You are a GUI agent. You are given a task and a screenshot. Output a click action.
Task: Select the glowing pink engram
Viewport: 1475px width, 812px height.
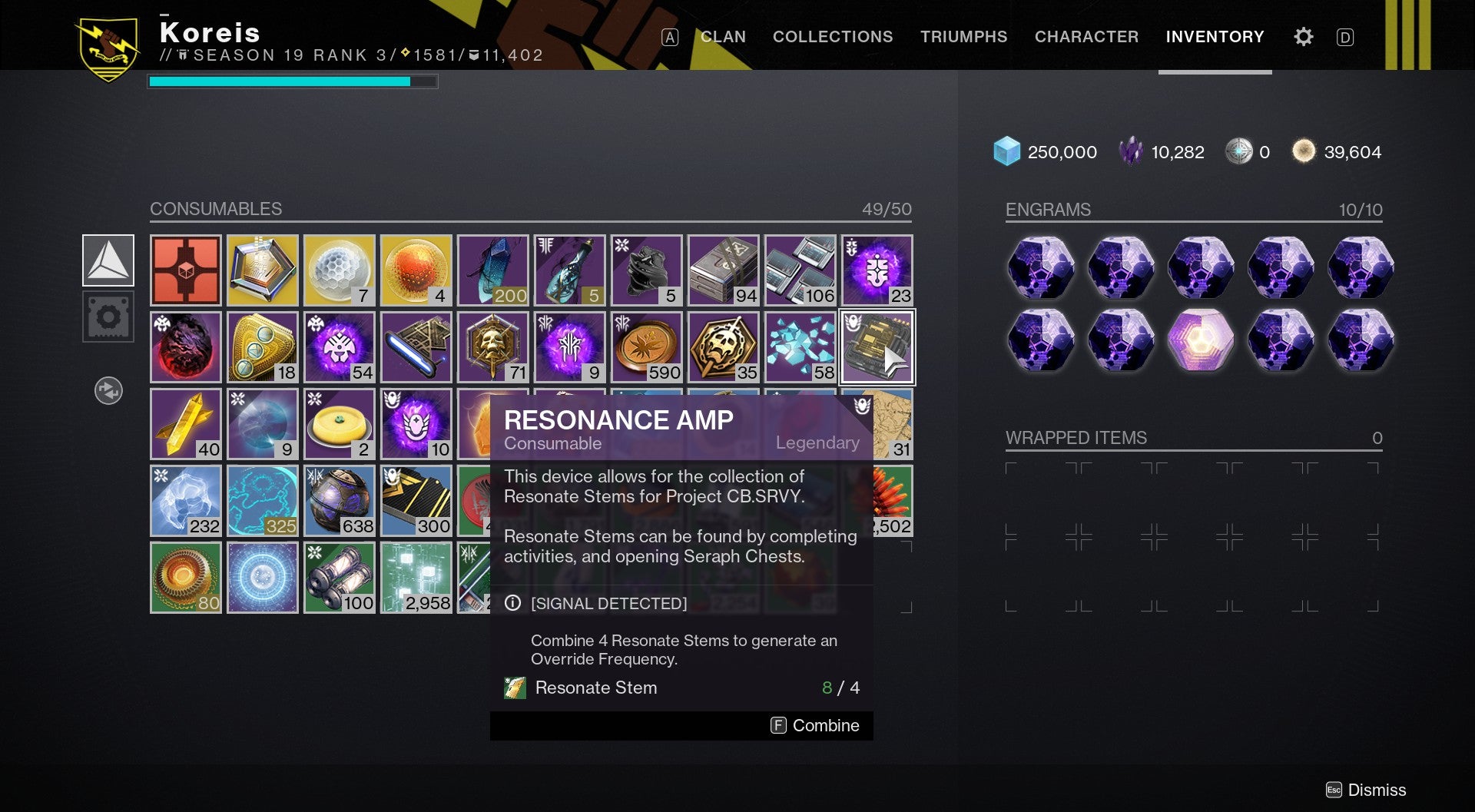click(x=1201, y=339)
